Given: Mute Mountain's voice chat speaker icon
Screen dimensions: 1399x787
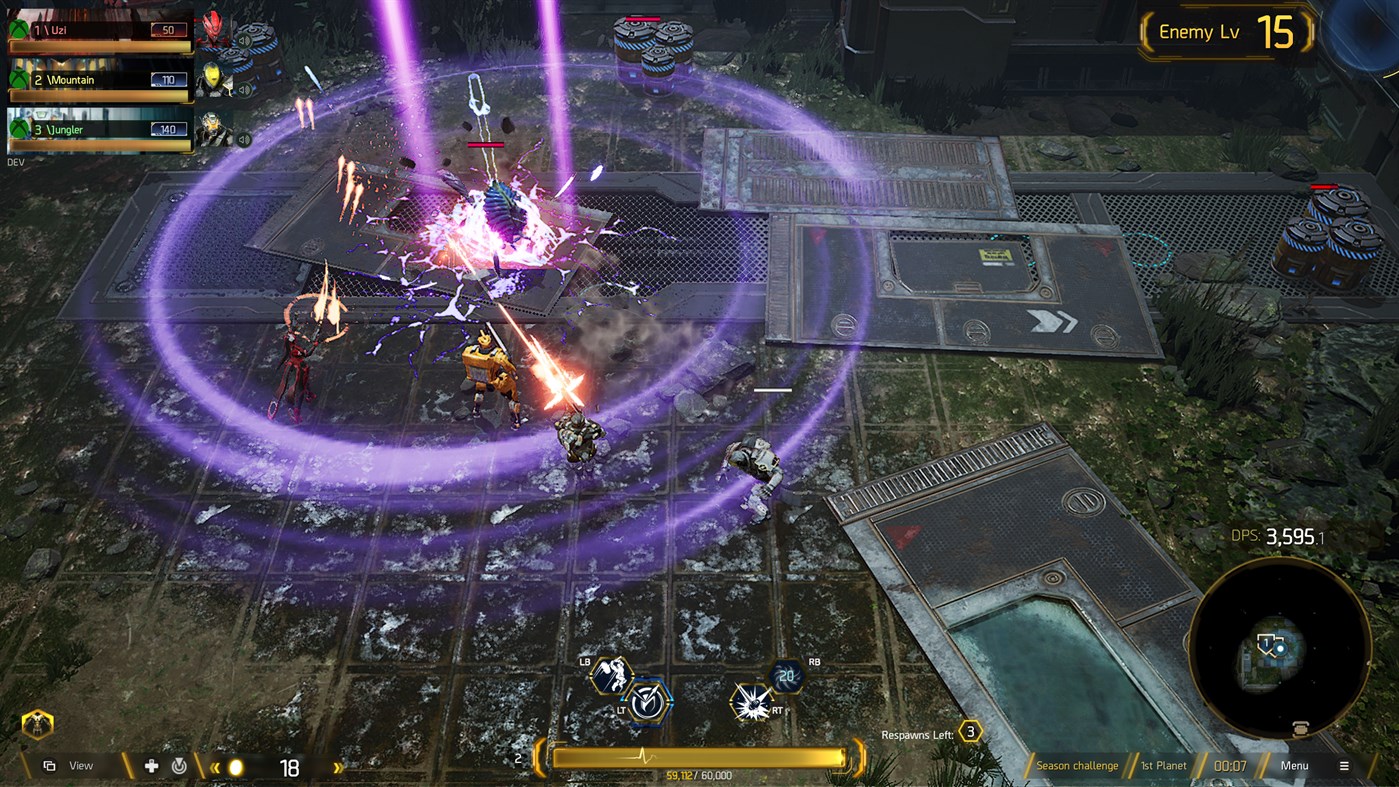Looking at the screenshot, I should [x=244, y=89].
